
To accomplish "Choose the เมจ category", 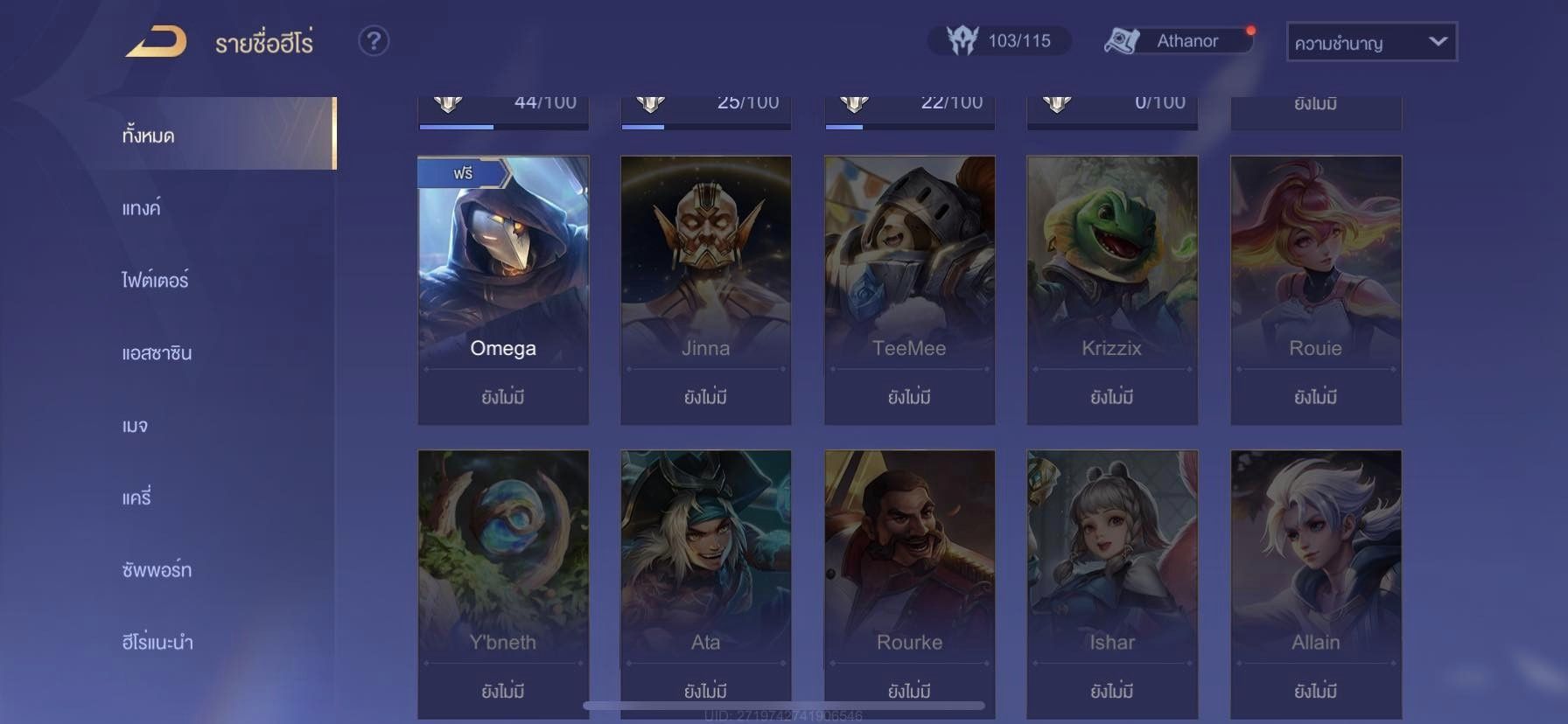I will tap(135, 426).
